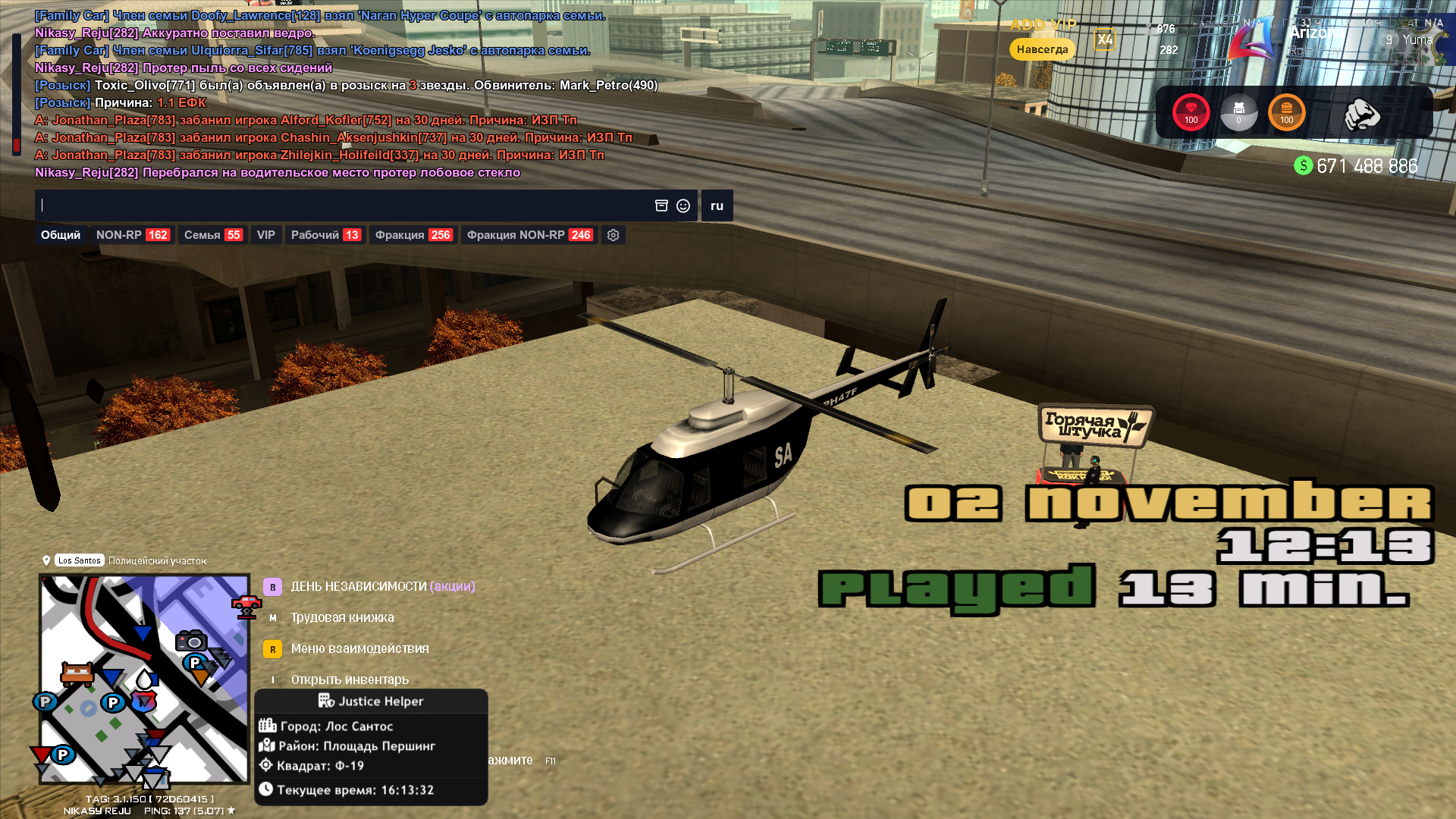Click the minimap

pos(144,679)
